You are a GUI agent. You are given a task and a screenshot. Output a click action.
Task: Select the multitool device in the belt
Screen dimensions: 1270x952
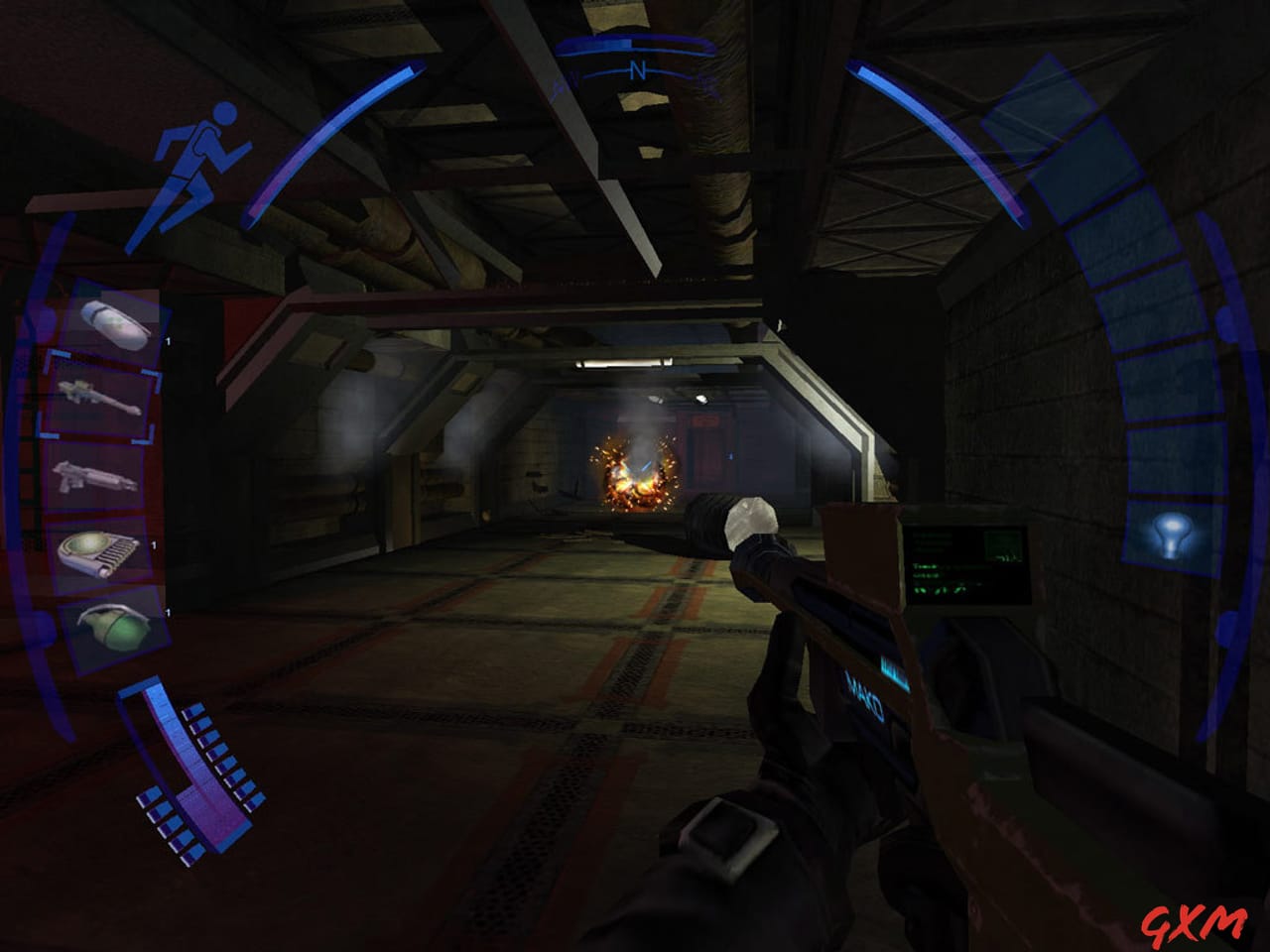click(x=97, y=555)
